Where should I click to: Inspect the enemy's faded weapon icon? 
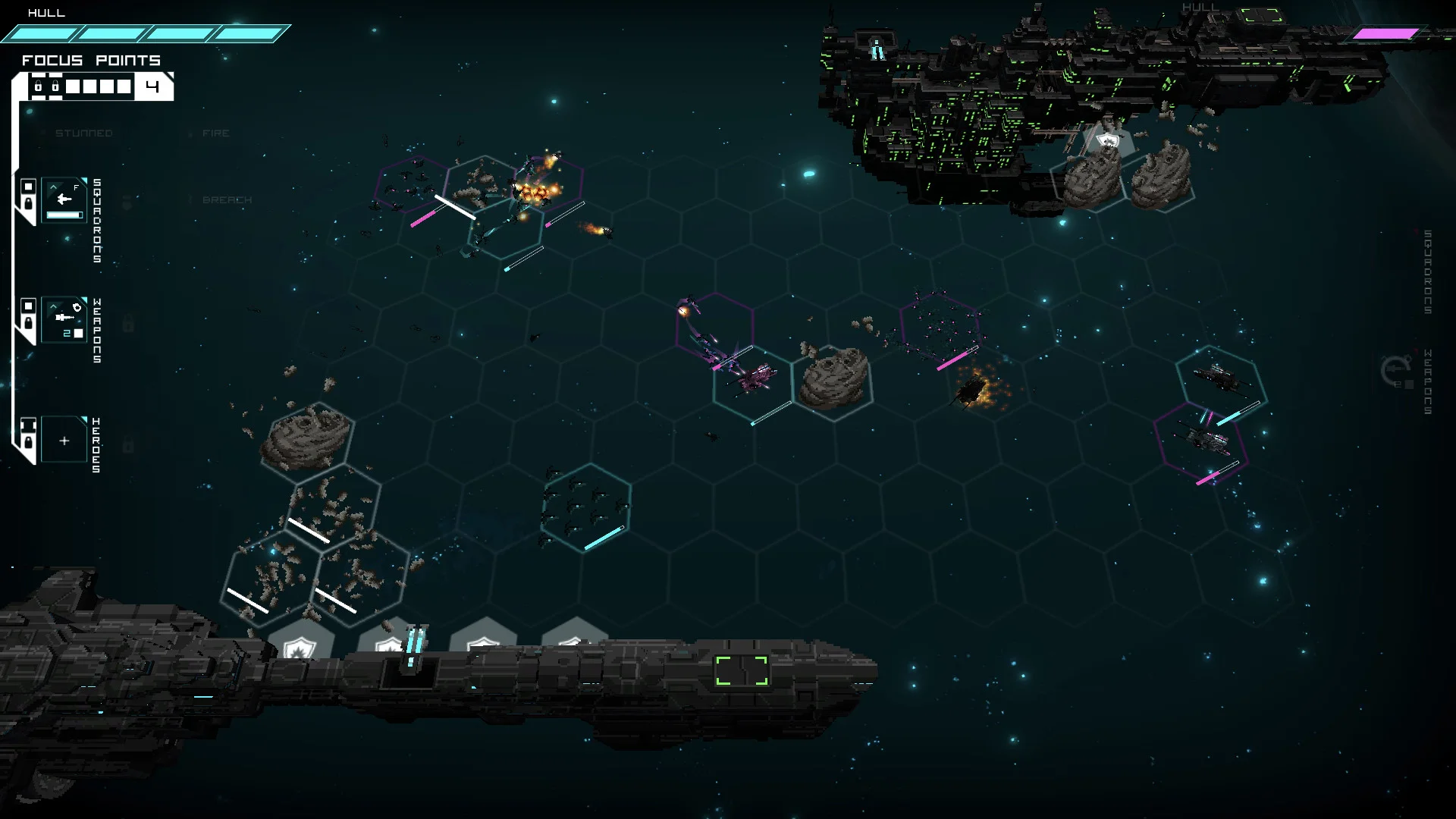click(x=1395, y=373)
